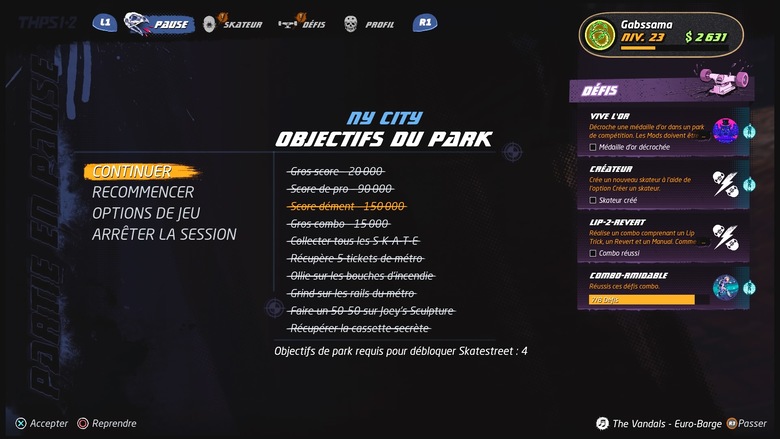Open Options de jeu
Screen dimensions: 780x439
[x=146, y=213]
